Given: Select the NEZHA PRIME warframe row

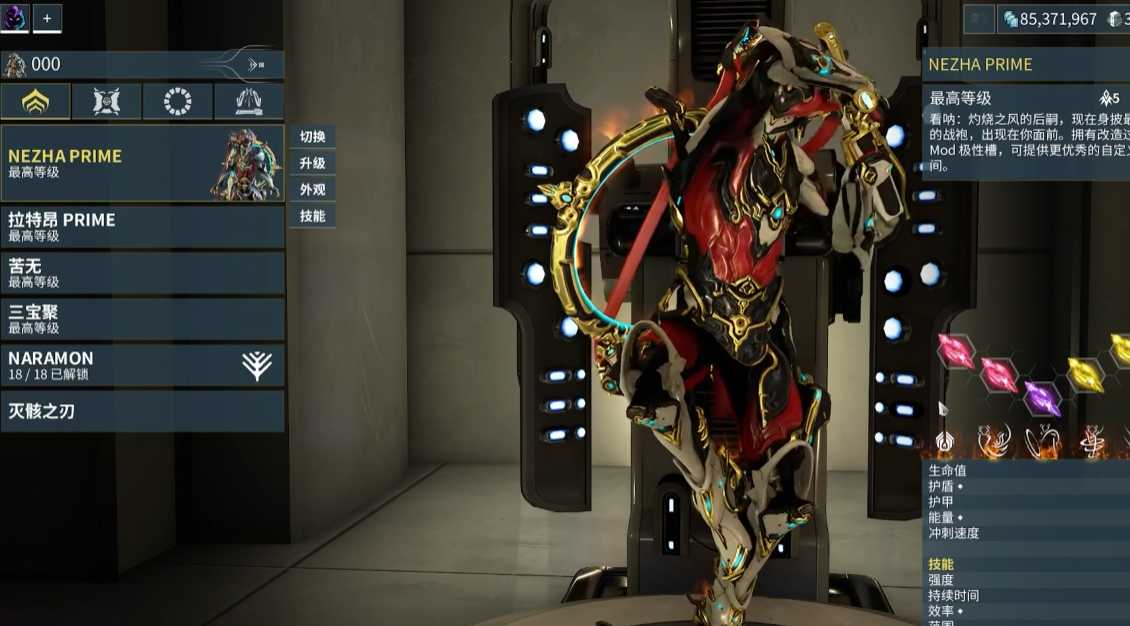Looking at the screenshot, I should coord(142,163).
